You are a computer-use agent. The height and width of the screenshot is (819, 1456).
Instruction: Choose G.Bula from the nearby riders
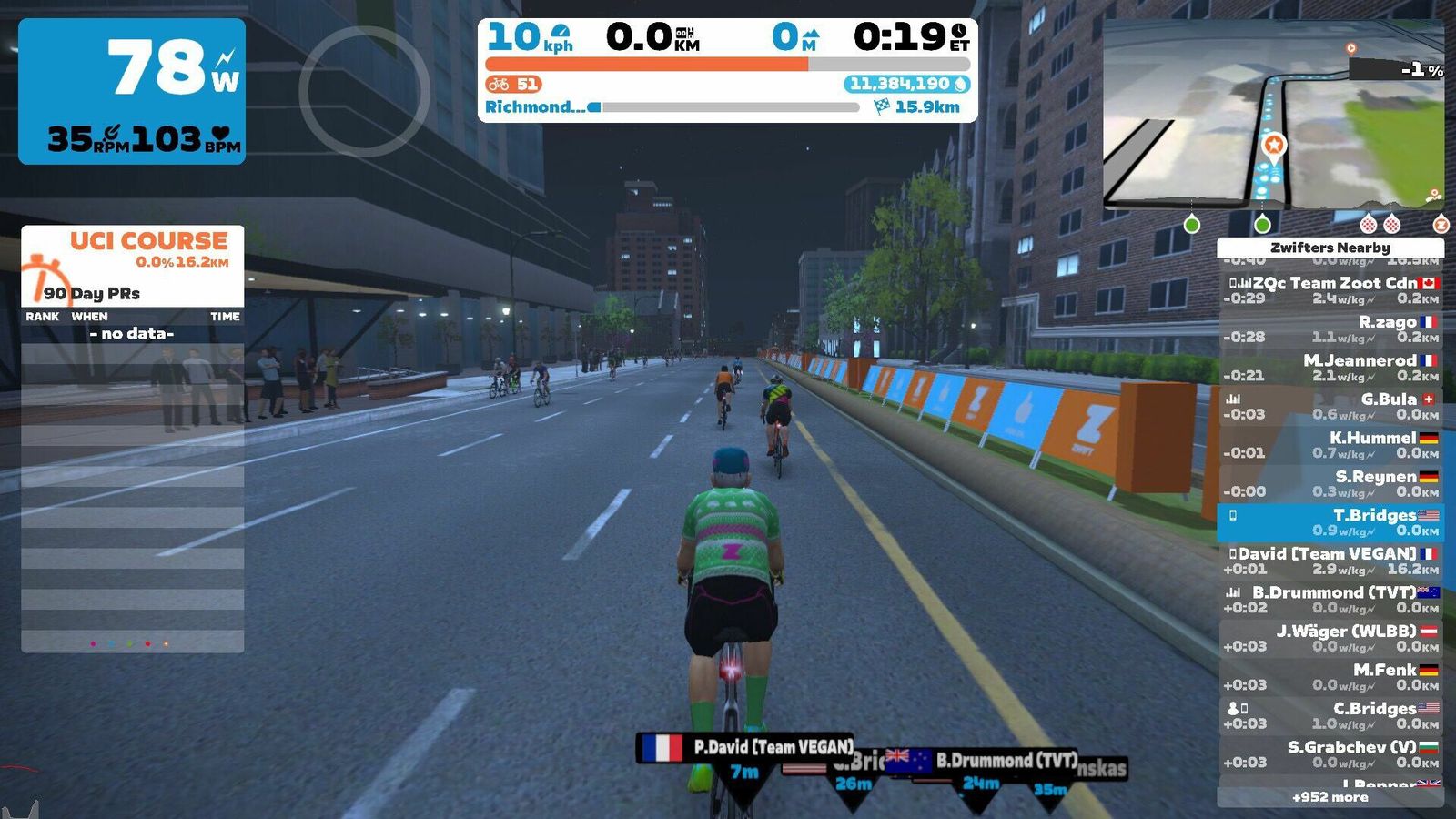[x=1330, y=406]
